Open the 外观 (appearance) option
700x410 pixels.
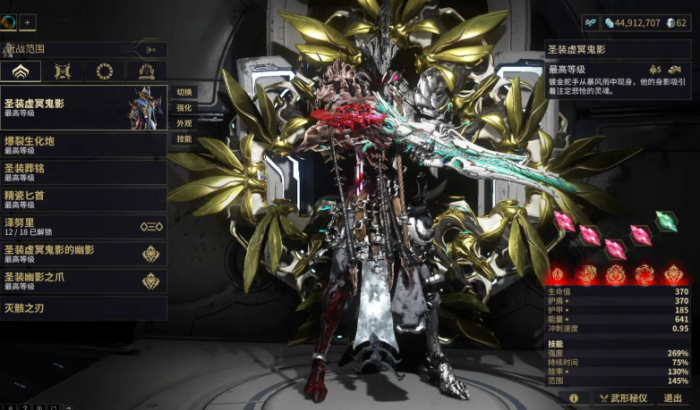point(184,123)
